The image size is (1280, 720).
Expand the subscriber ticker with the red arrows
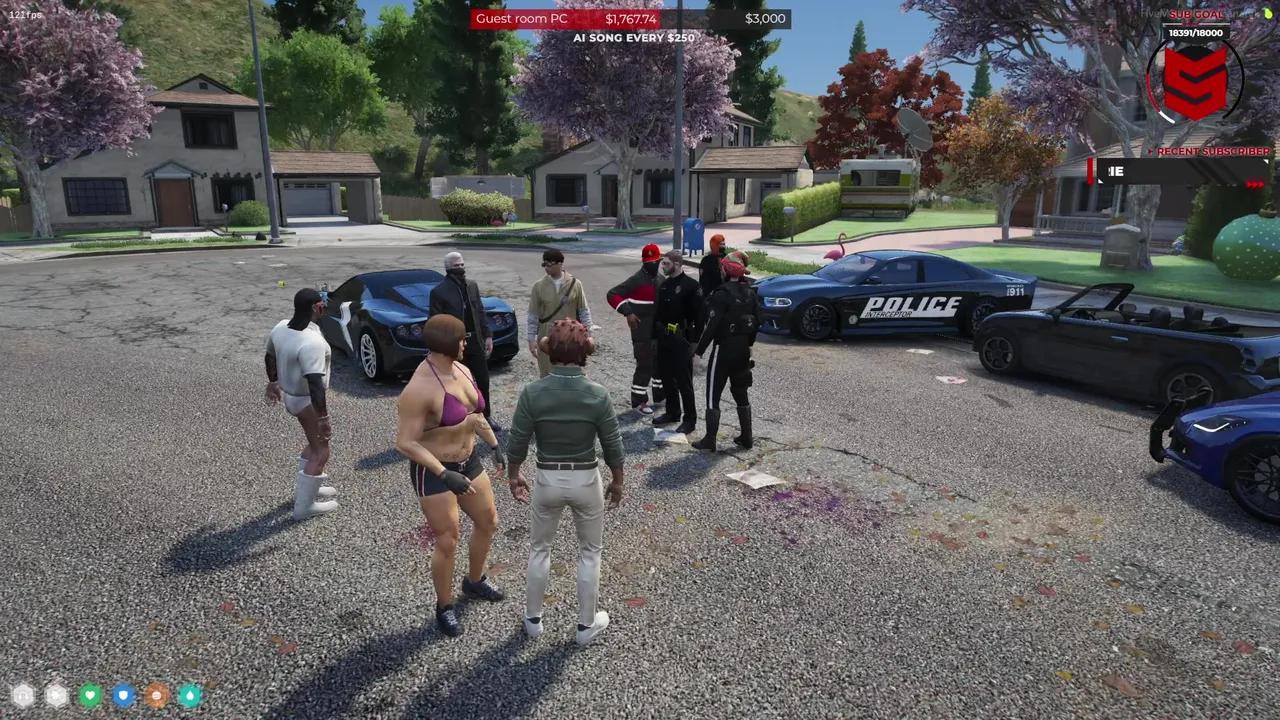1255,183
